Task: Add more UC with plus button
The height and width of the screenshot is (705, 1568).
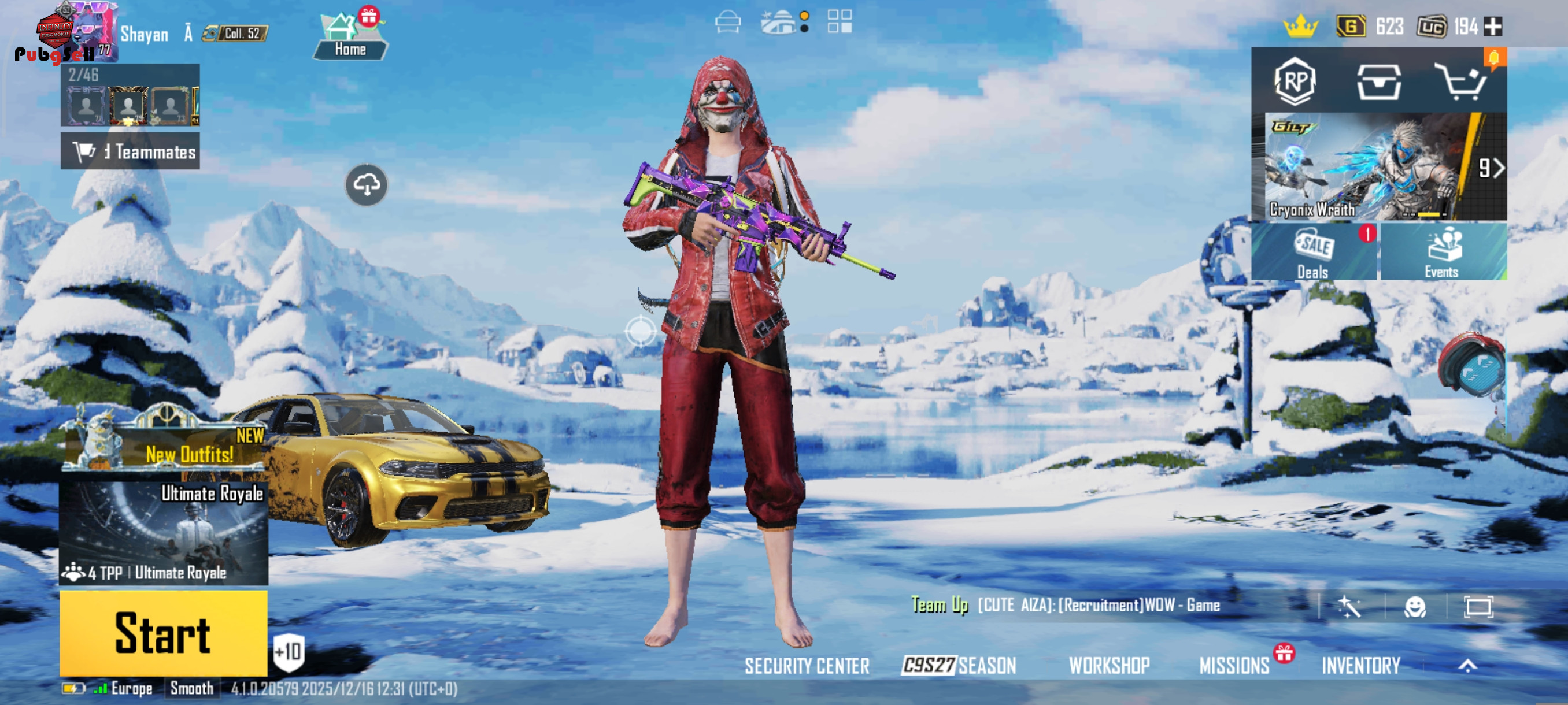Action: (x=1493, y=27)
